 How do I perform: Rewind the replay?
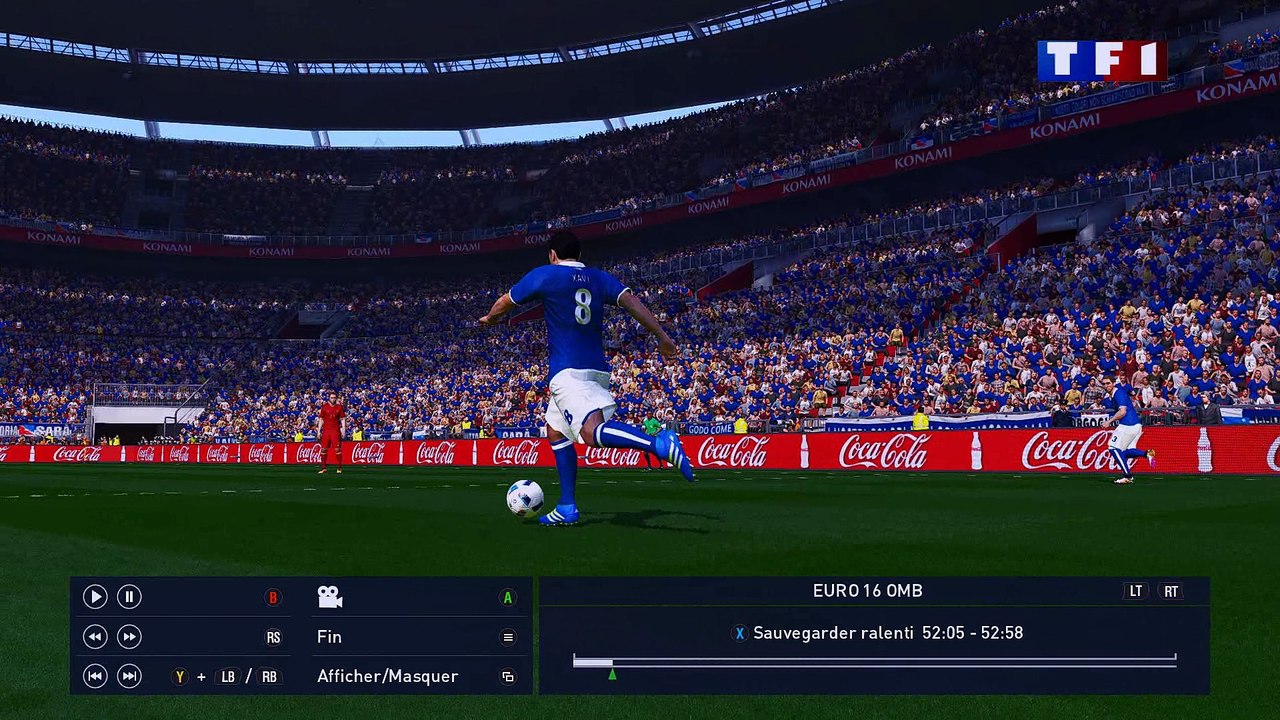click(95, 637)
